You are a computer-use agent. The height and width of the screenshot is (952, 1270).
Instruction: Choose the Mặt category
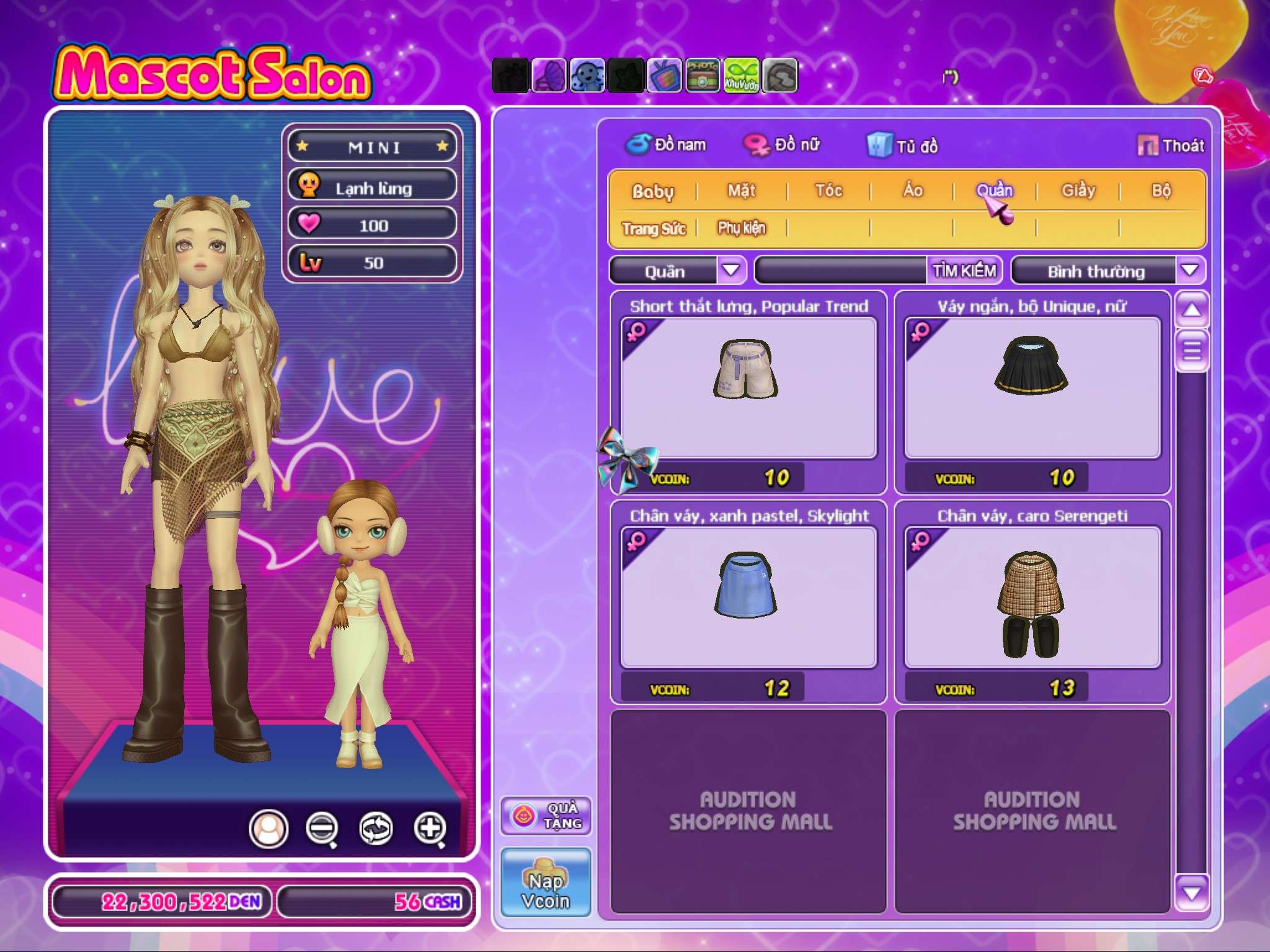pos(742,191)
